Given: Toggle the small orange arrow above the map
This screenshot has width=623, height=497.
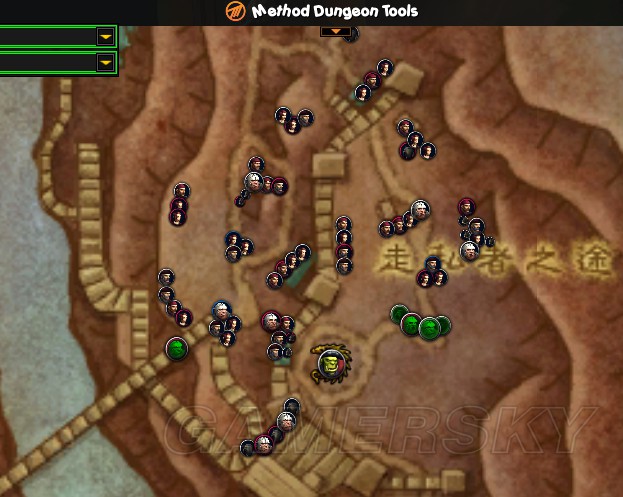Looking at the screenshot, I should pos(336,32).
